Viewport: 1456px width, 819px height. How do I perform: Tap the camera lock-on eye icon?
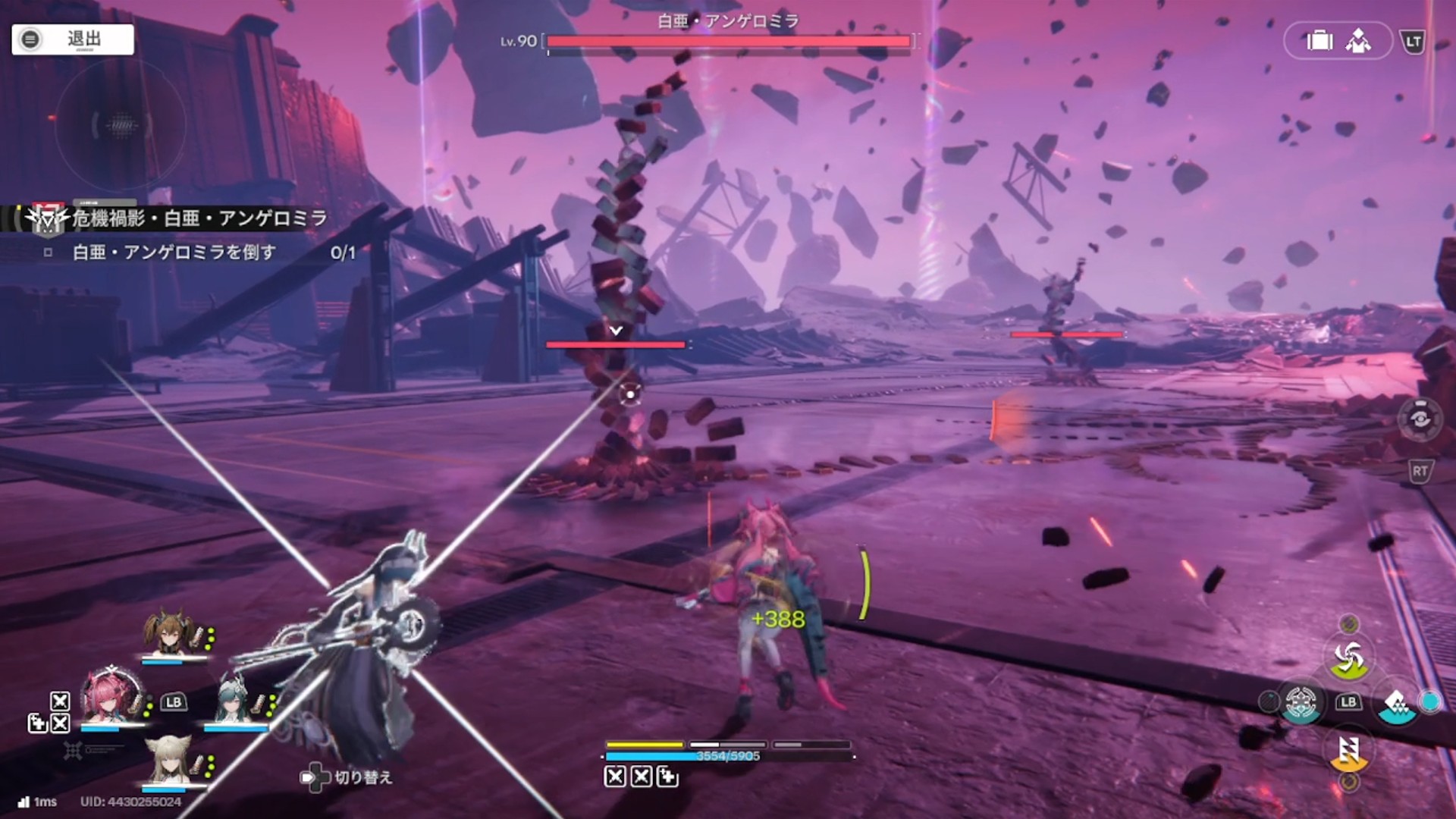(x=1420, y=419)
